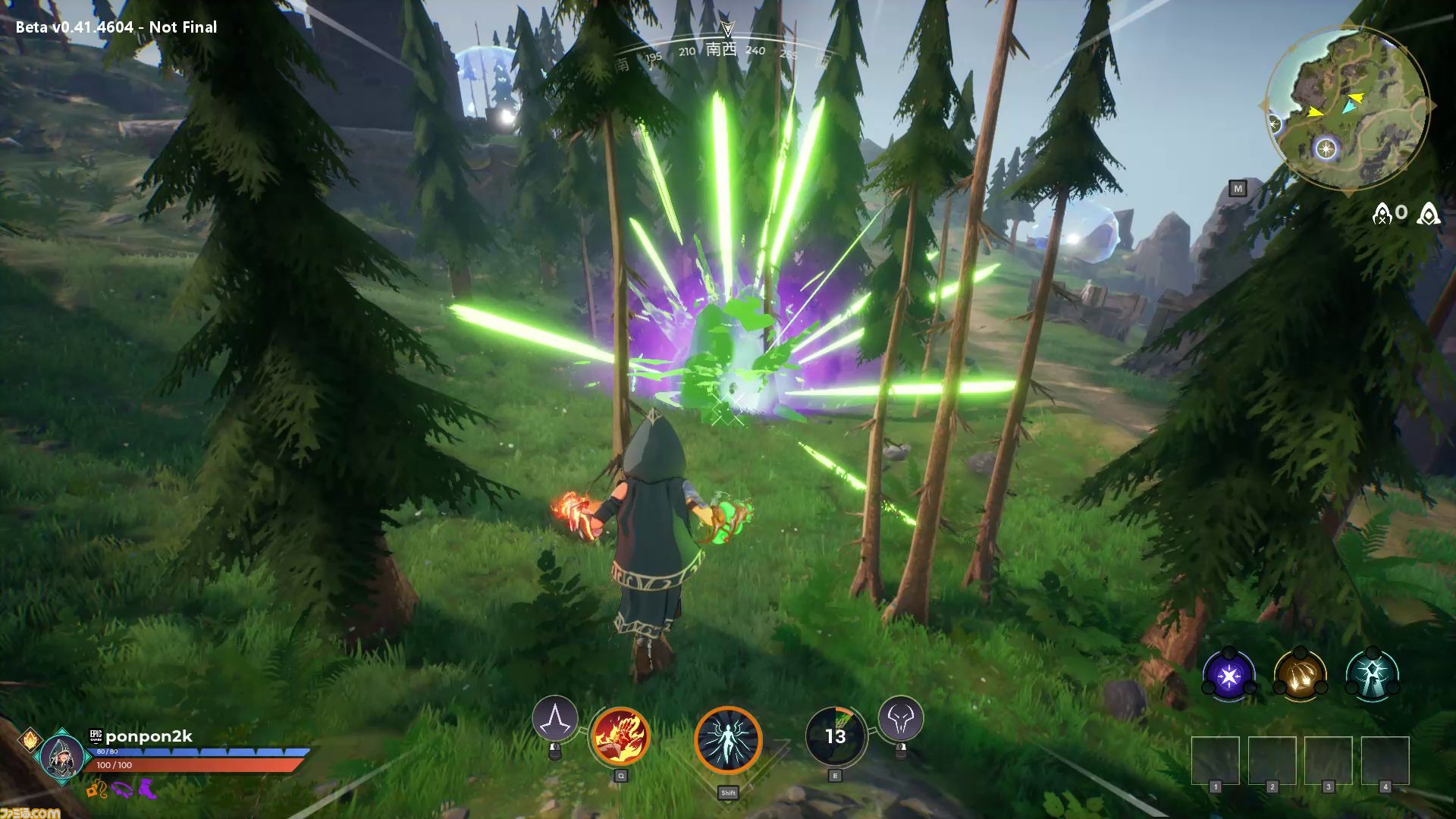This screenshot has height=819, width=1456.
Task: Select the purple belt equipment icon
Action: click(121, 789)
